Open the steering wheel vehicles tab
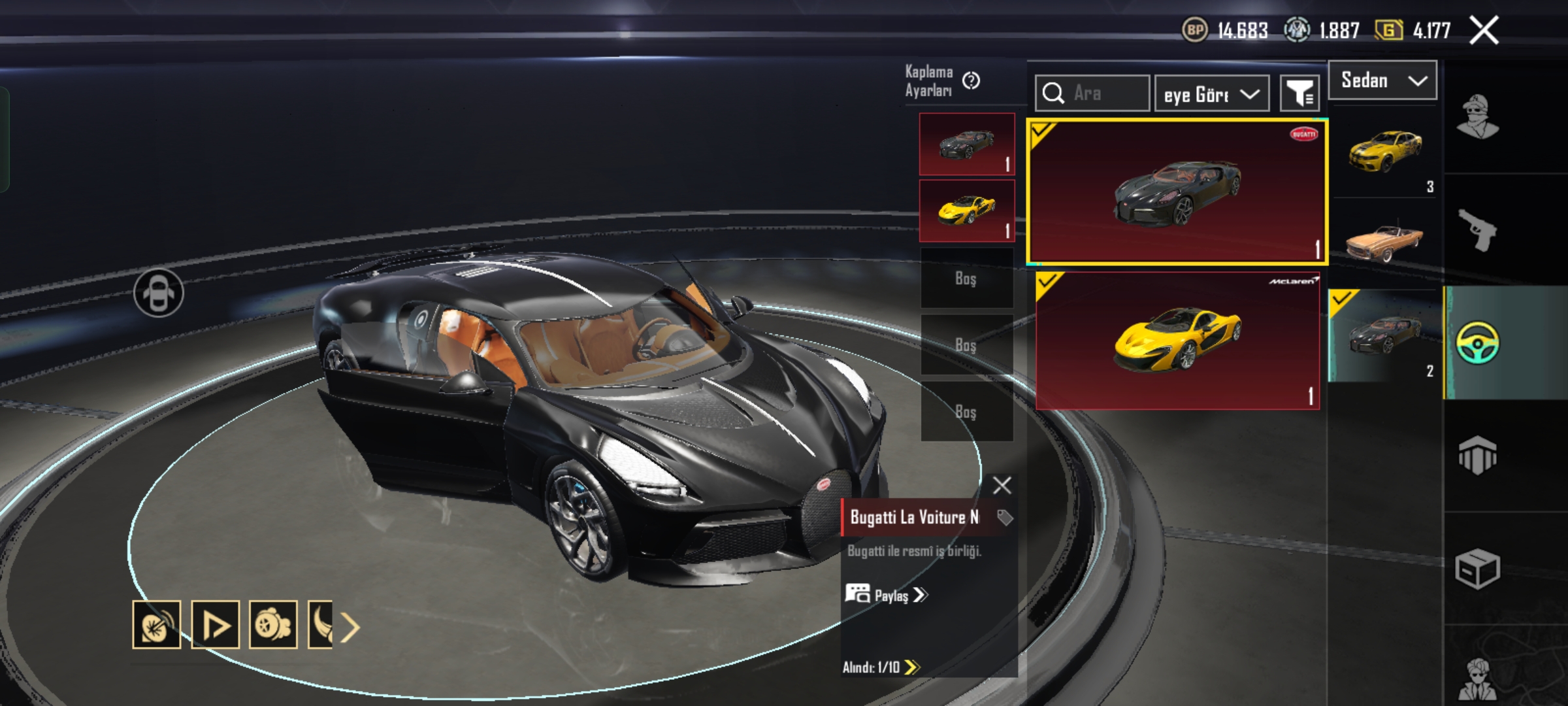 (1477, 343)
